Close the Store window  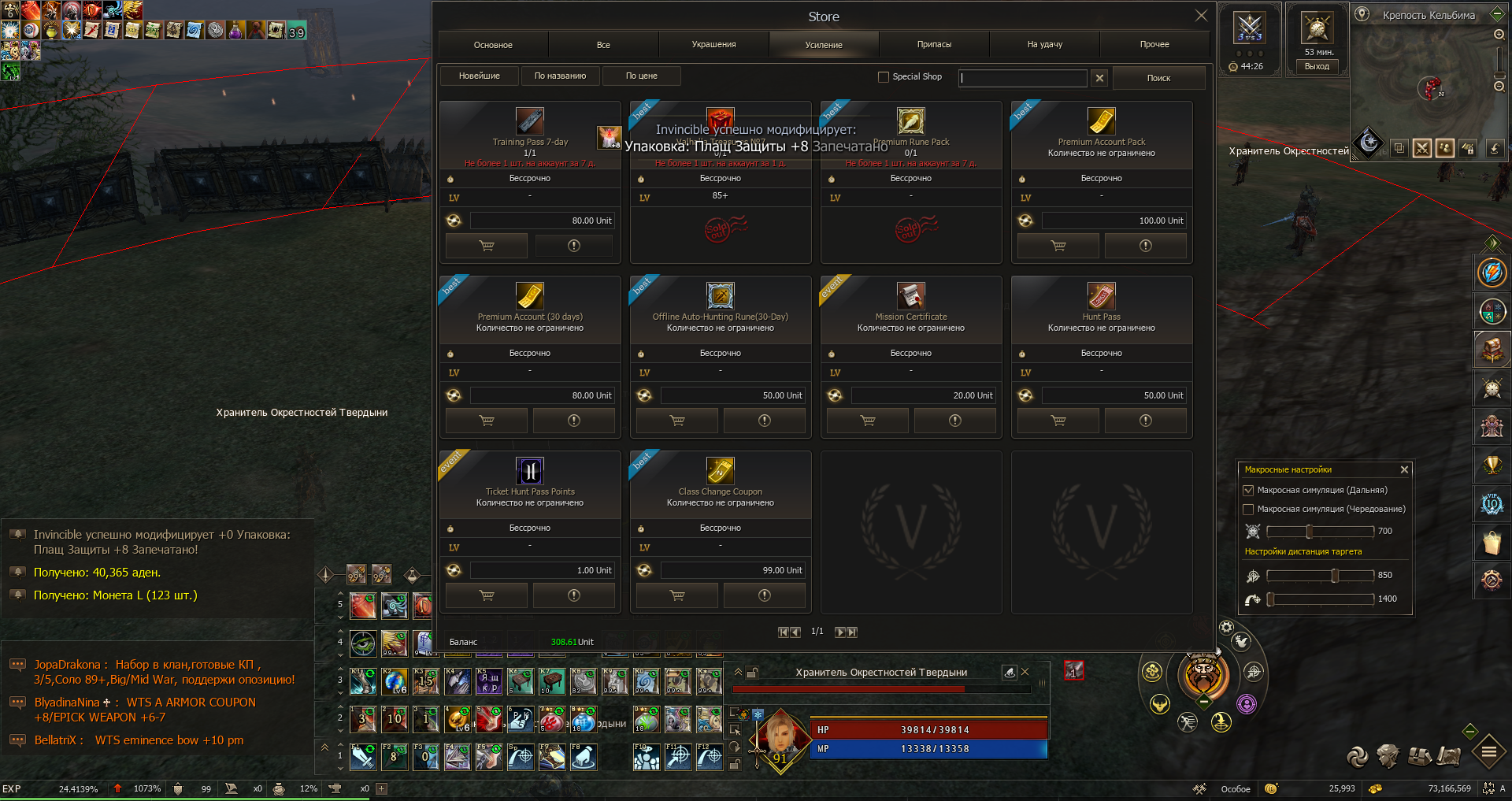(x=1201, y=16)
